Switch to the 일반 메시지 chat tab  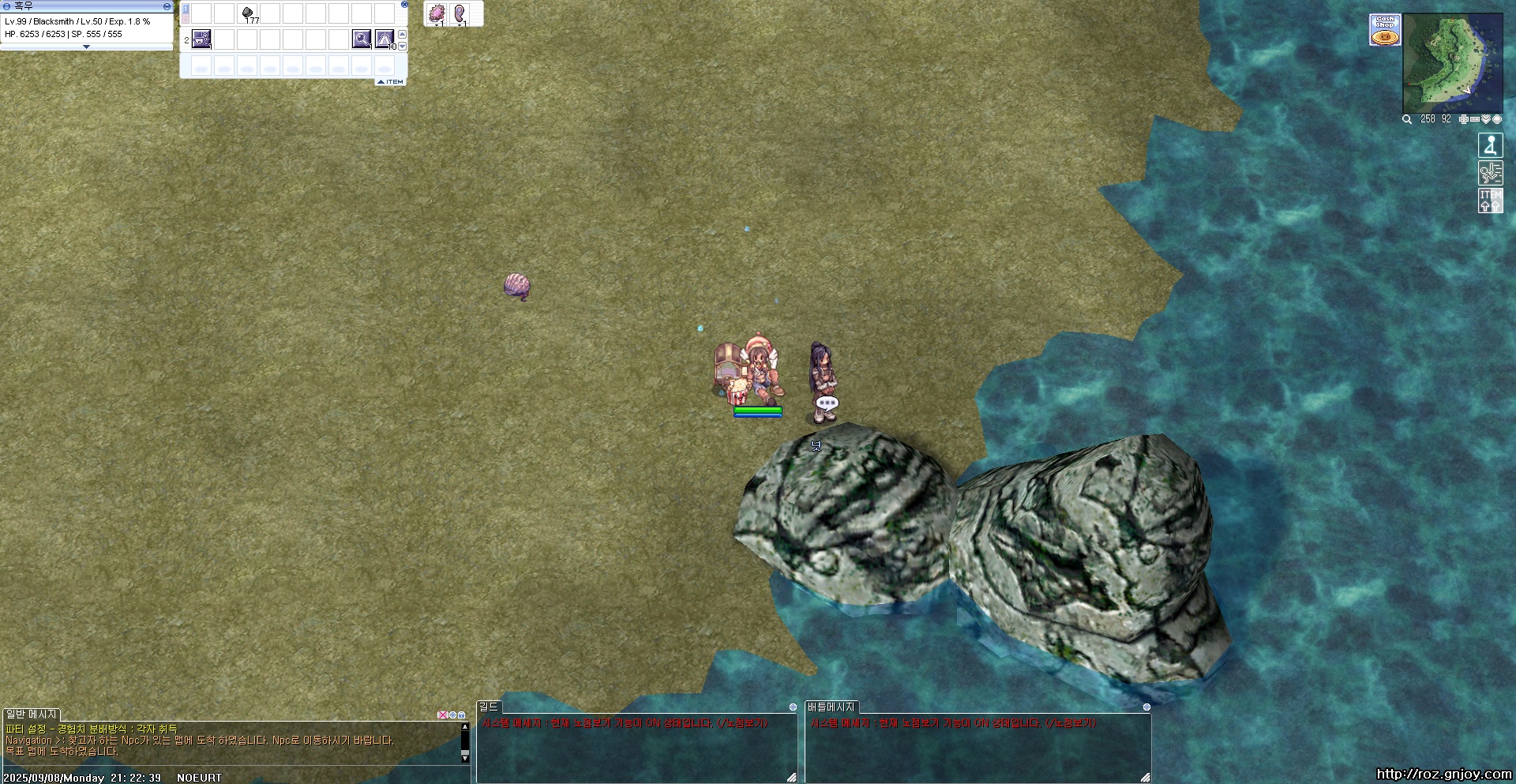pyautogui.click(x=32, y=715)
